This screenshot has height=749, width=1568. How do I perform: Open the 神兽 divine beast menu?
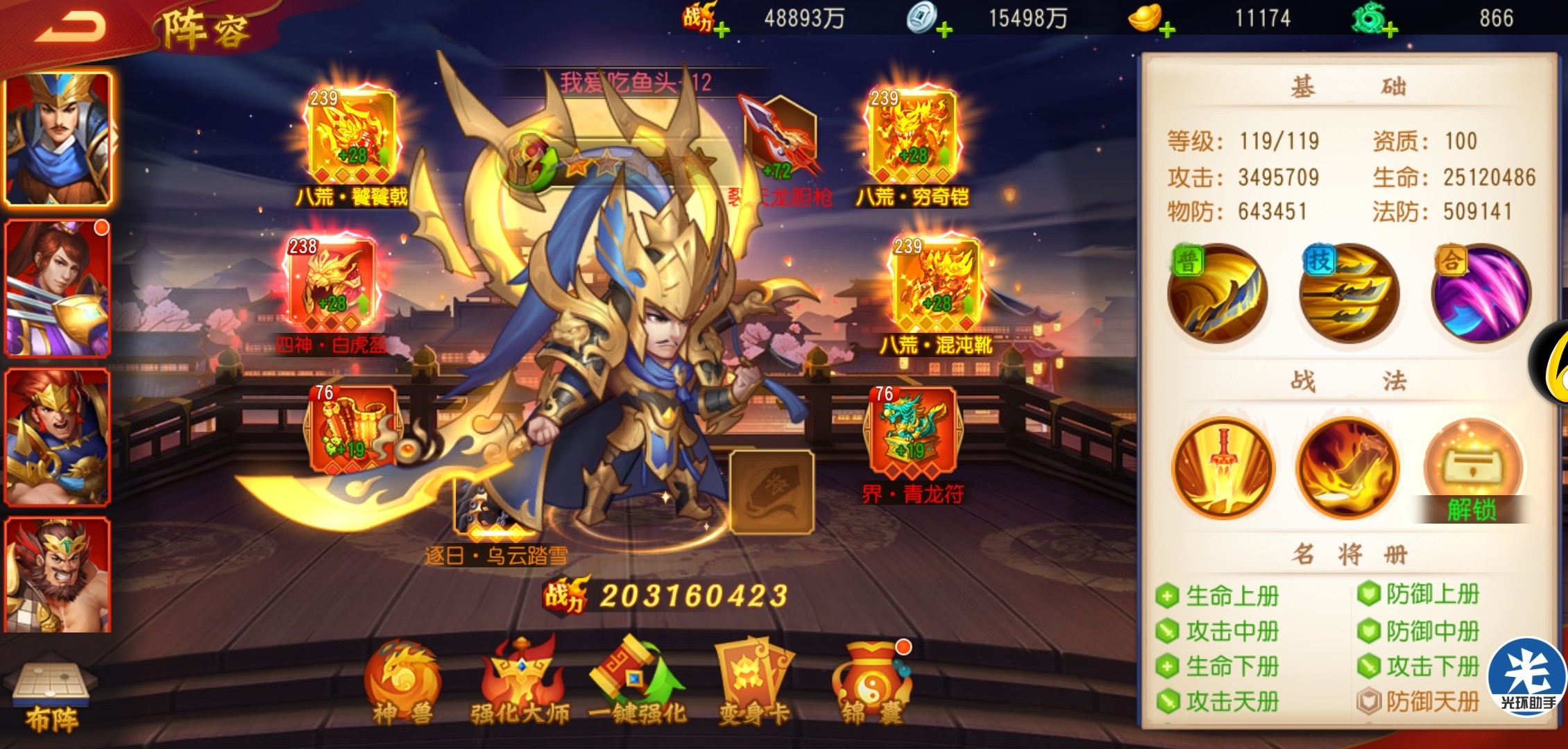coord(402,683)
